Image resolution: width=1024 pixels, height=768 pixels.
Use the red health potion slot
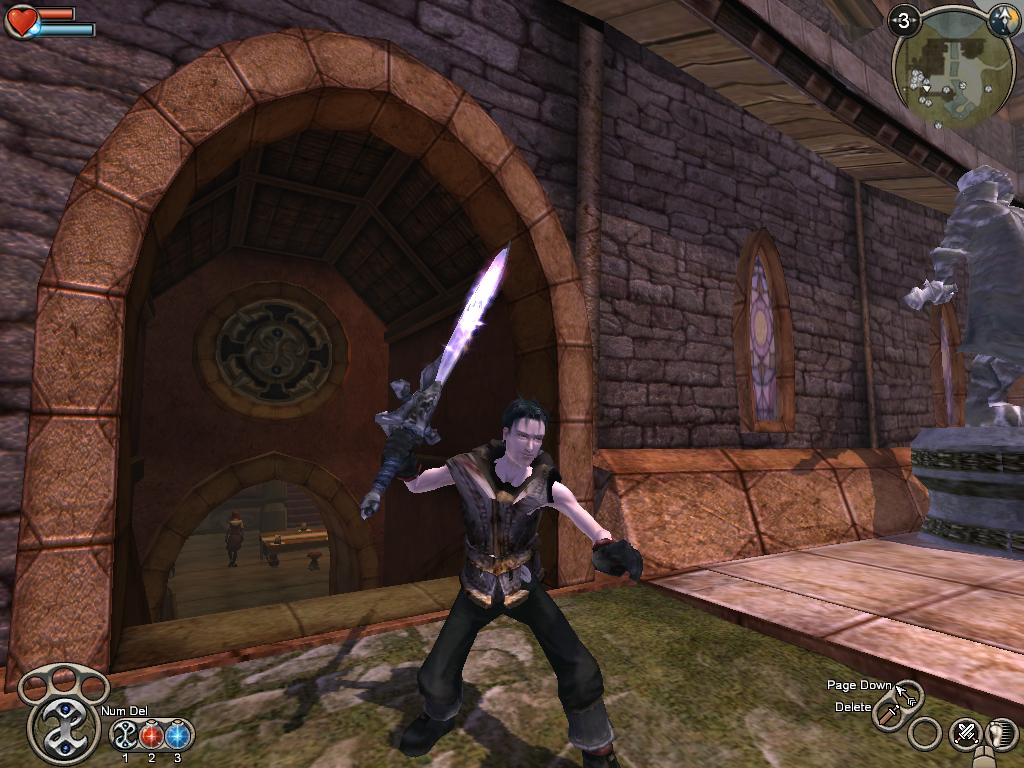click(x=152, y=735)
